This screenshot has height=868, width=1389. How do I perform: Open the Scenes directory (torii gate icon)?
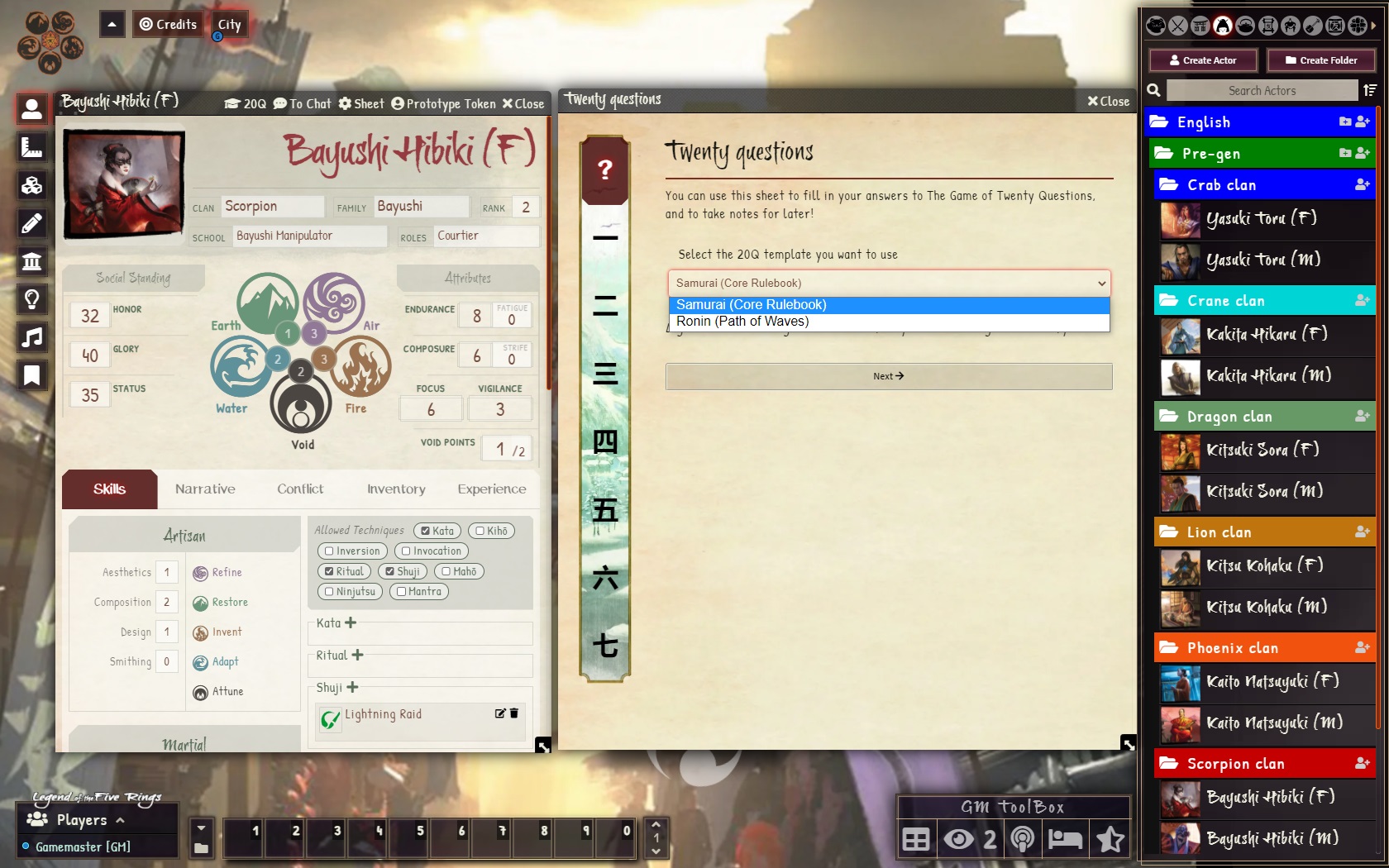coord(1200,25)
